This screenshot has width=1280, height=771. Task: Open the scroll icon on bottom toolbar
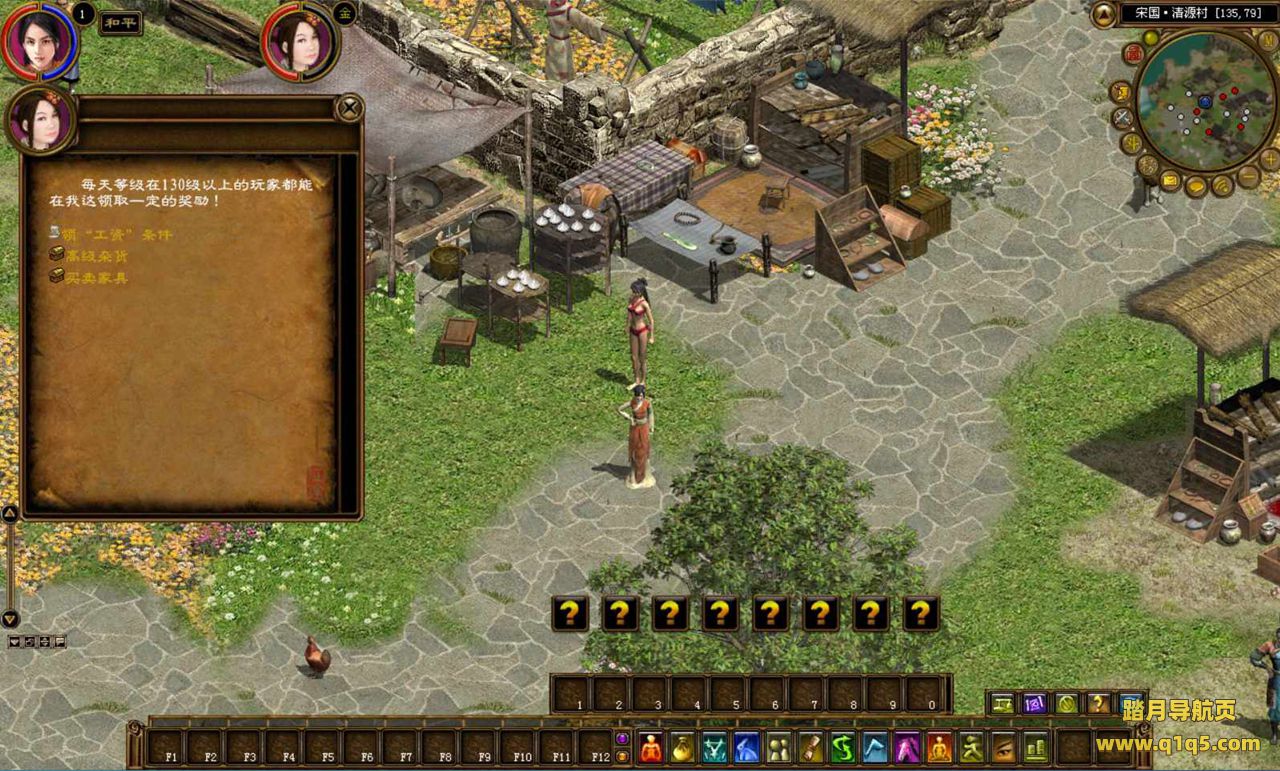click(x=811, y=746)
